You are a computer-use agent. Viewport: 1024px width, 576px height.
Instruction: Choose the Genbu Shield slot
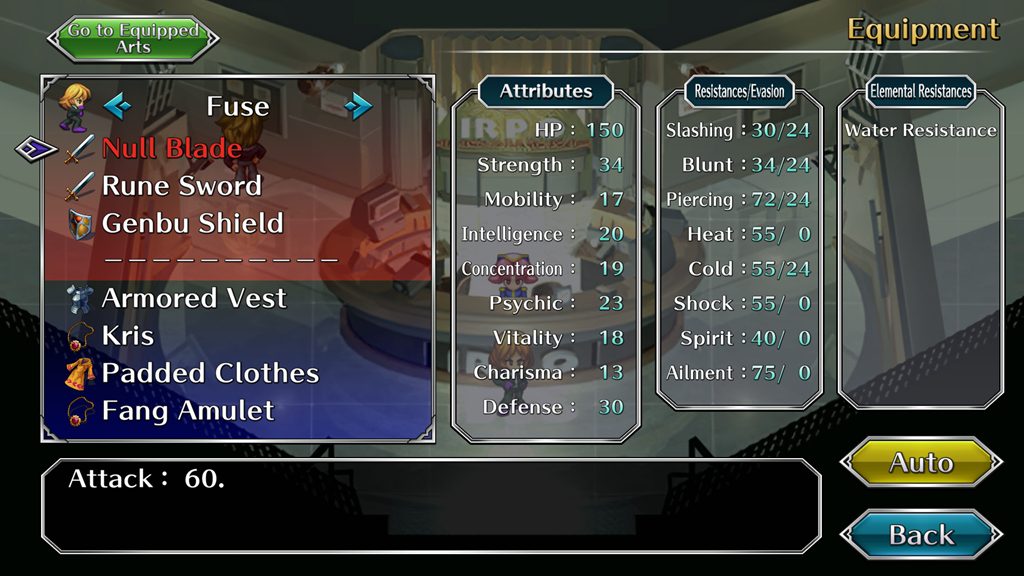192,223
